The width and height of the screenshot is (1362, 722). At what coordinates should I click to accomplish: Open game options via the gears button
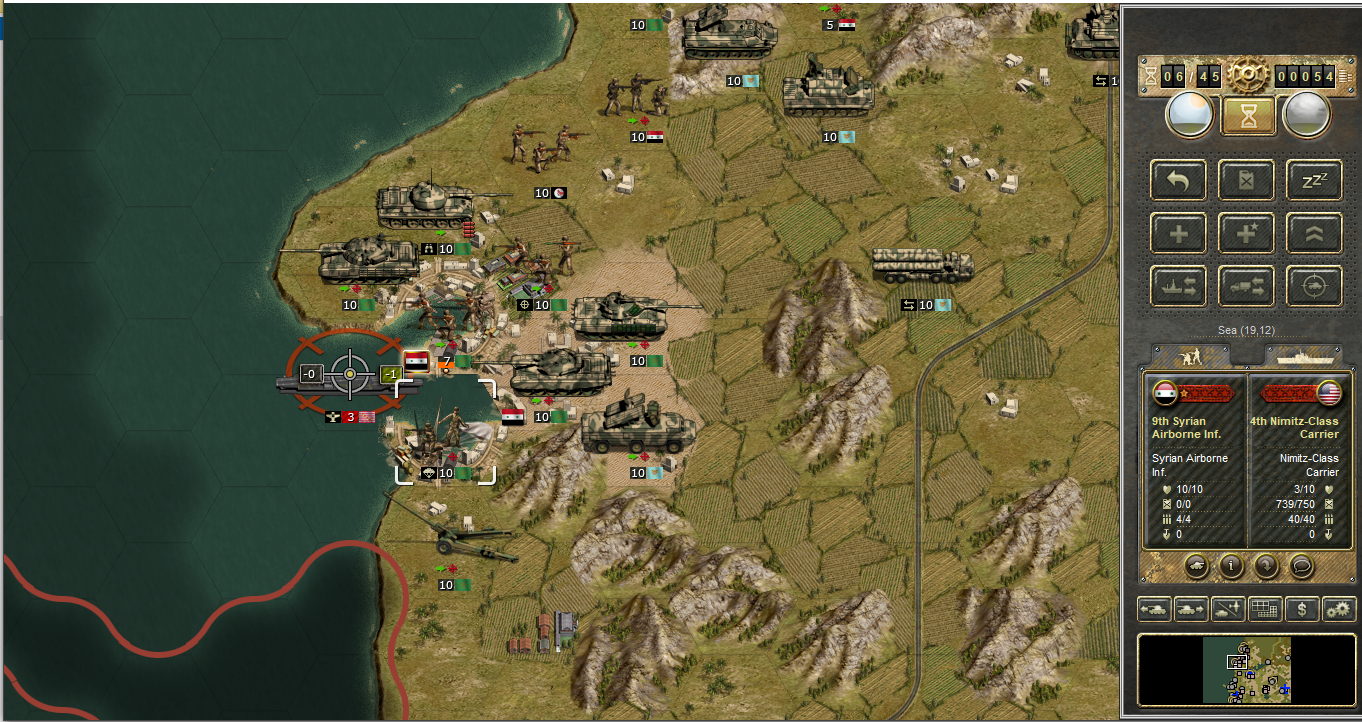click(x=1338, y=608)
